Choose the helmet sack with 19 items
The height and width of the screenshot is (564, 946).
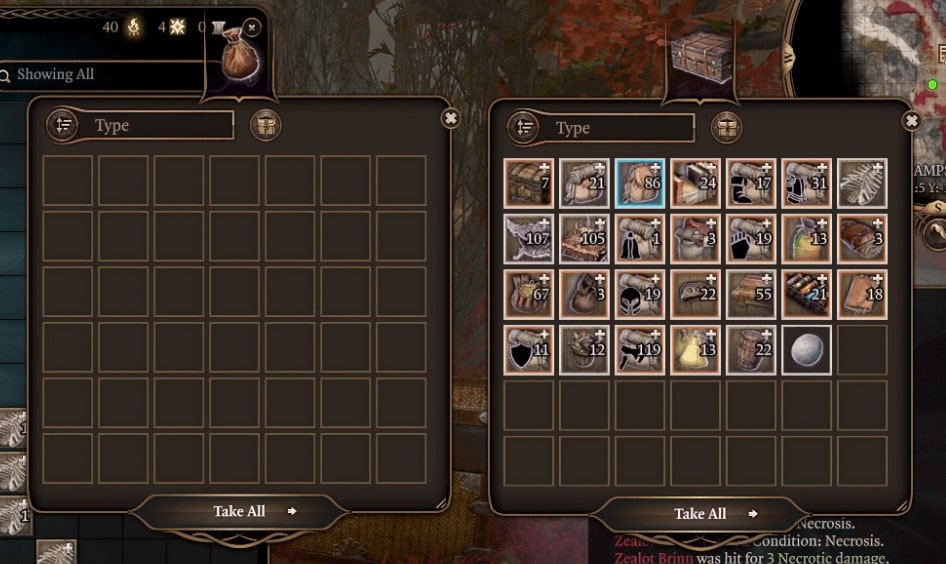coord(640,294)
